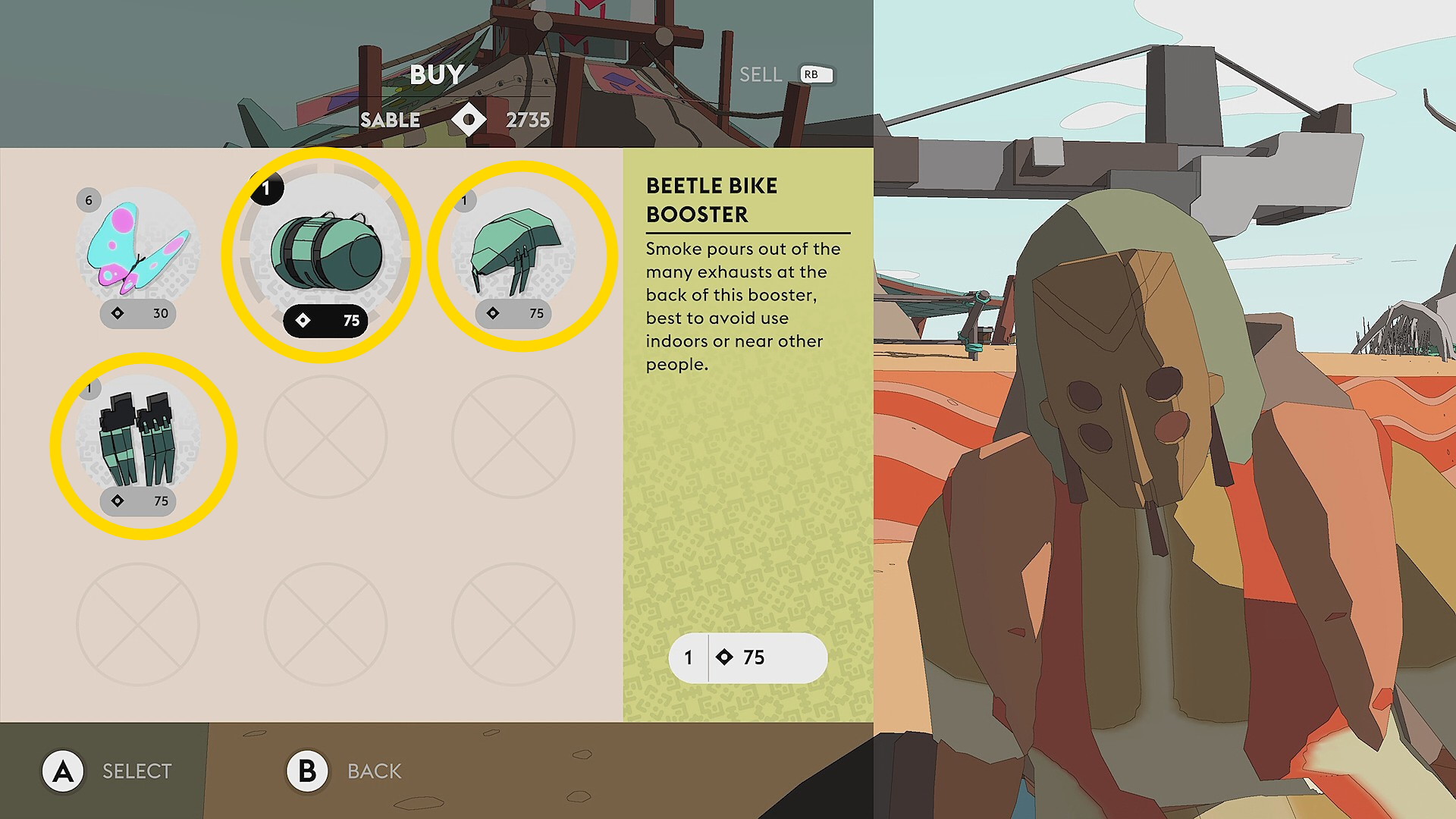Select the dark green twin exhaust part
1456x819 pixels.
click(138, 440)
